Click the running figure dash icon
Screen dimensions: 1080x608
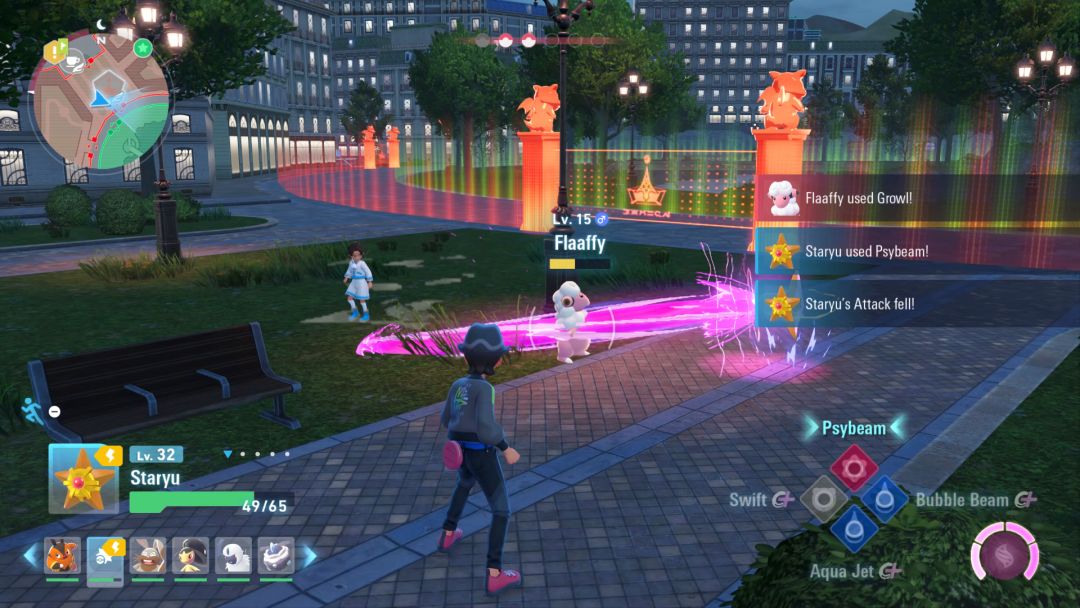click(x=30, y=408)
